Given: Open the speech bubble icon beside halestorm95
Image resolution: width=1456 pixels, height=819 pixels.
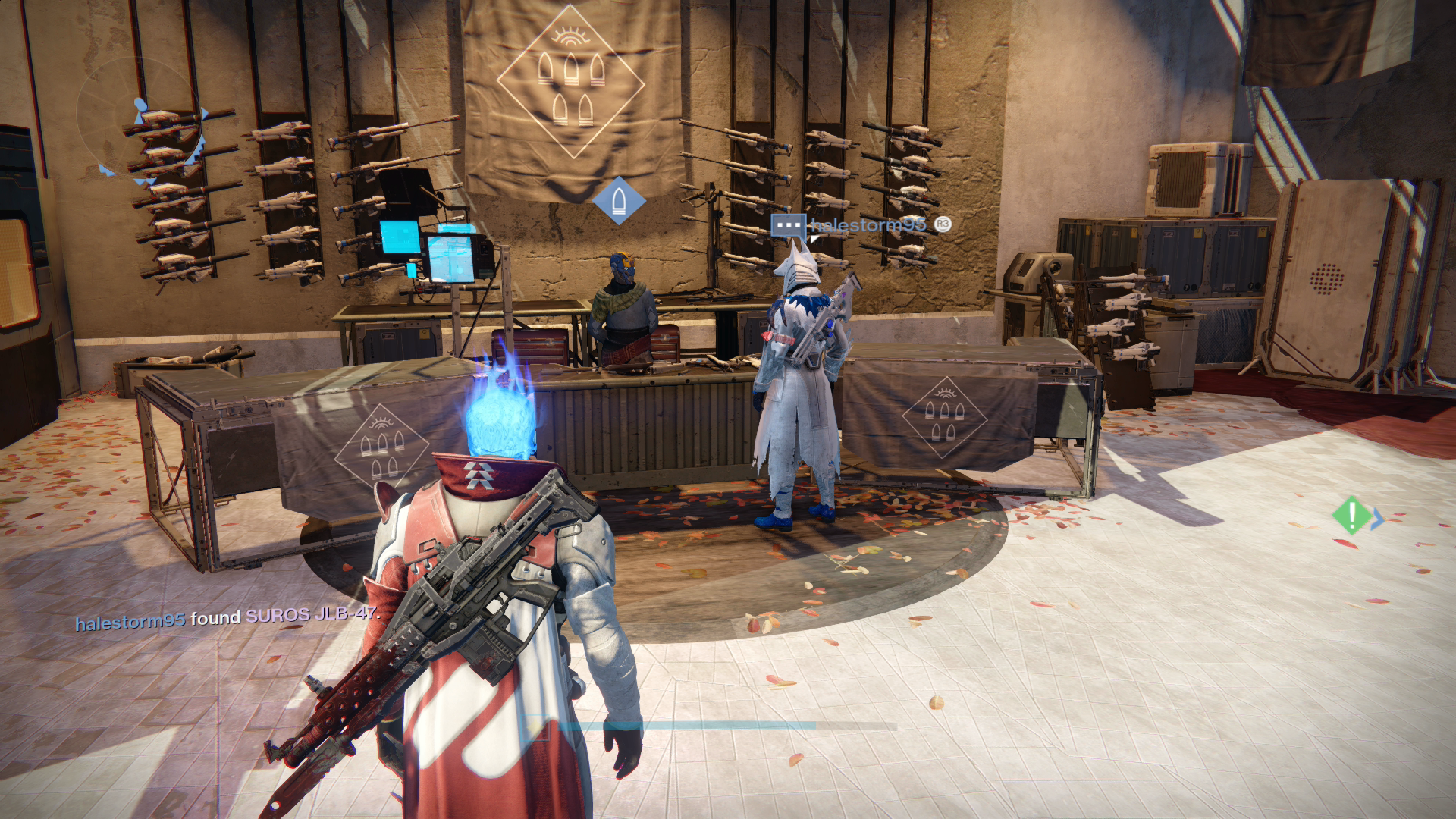Looking at the screenshot, I should (788, 226).
